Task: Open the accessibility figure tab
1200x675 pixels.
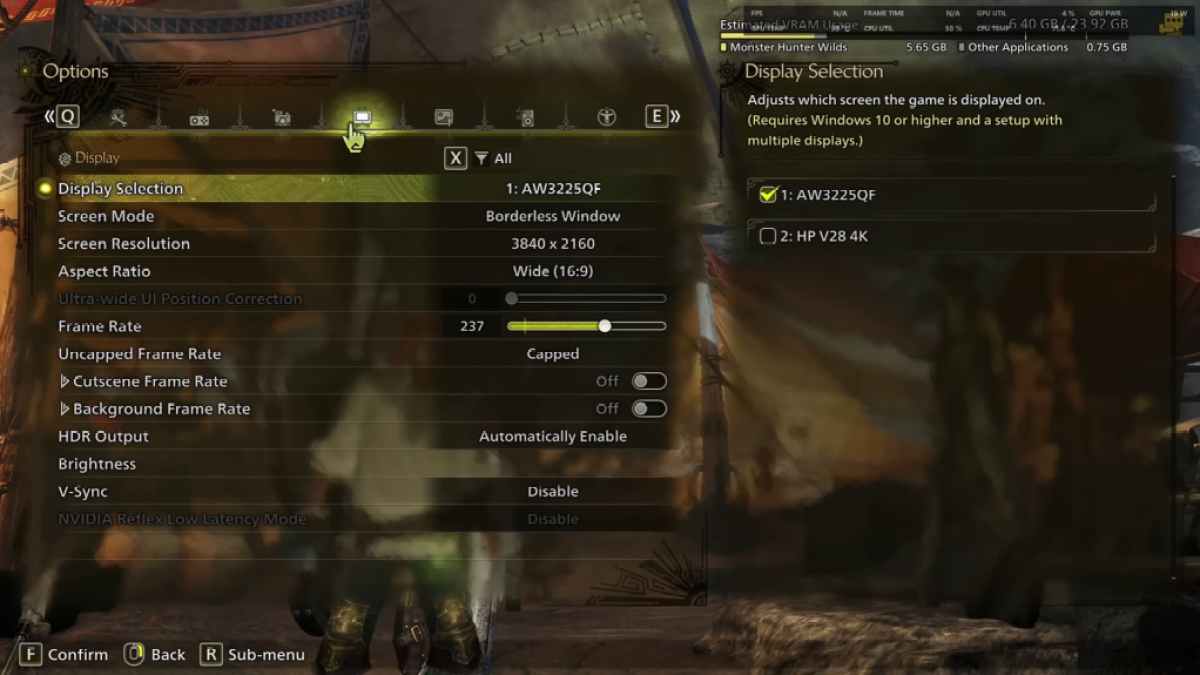Action: point(606,118)
